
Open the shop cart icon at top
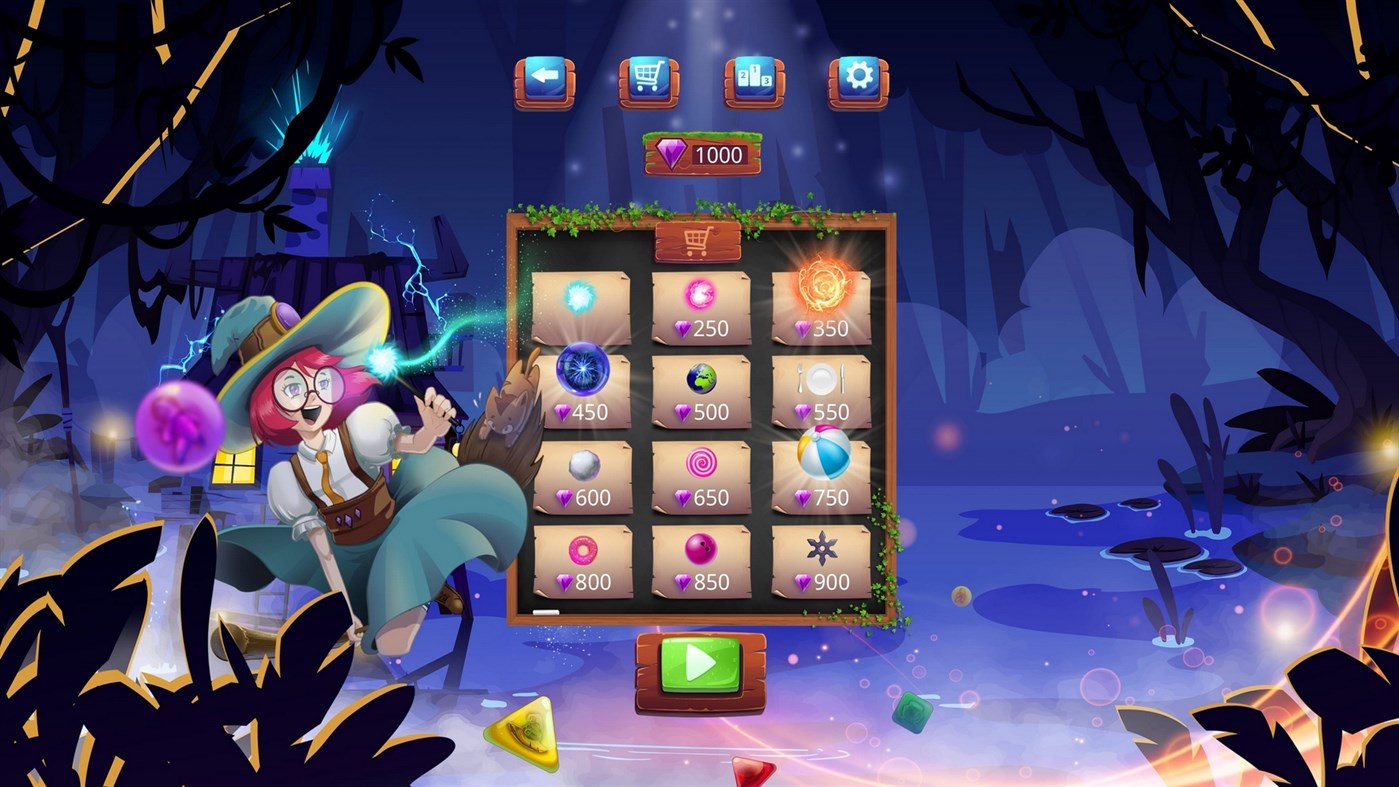(x=648, y=80)
